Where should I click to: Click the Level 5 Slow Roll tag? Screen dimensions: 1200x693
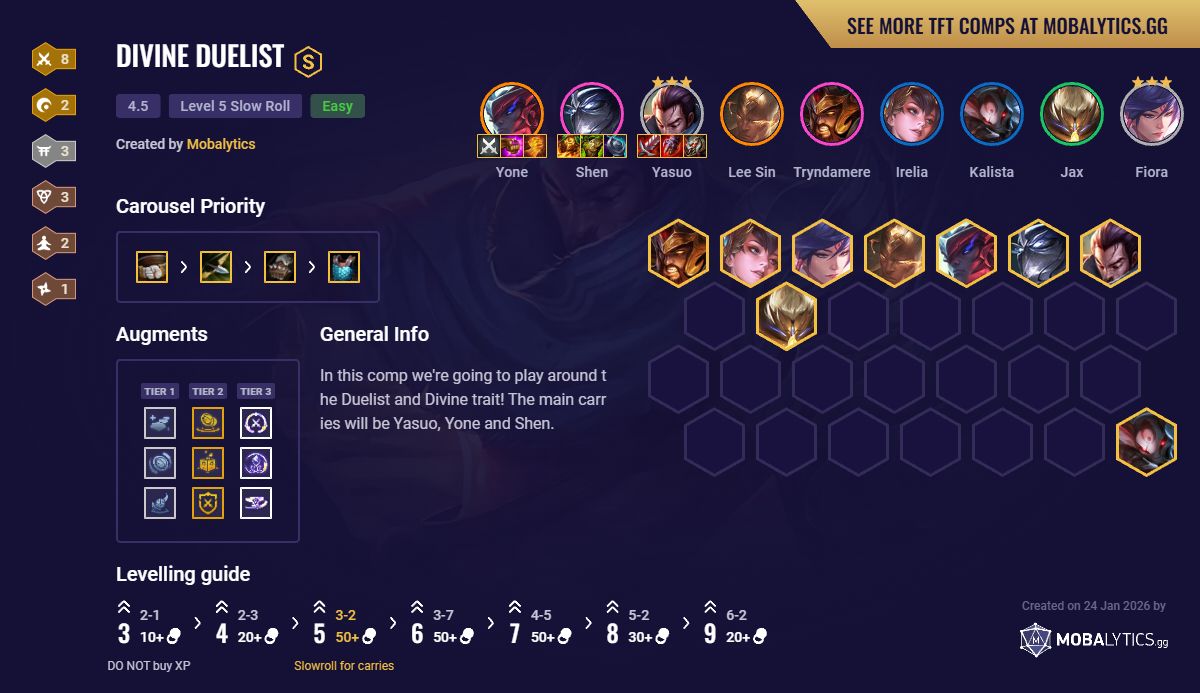(x=235, y=106)
